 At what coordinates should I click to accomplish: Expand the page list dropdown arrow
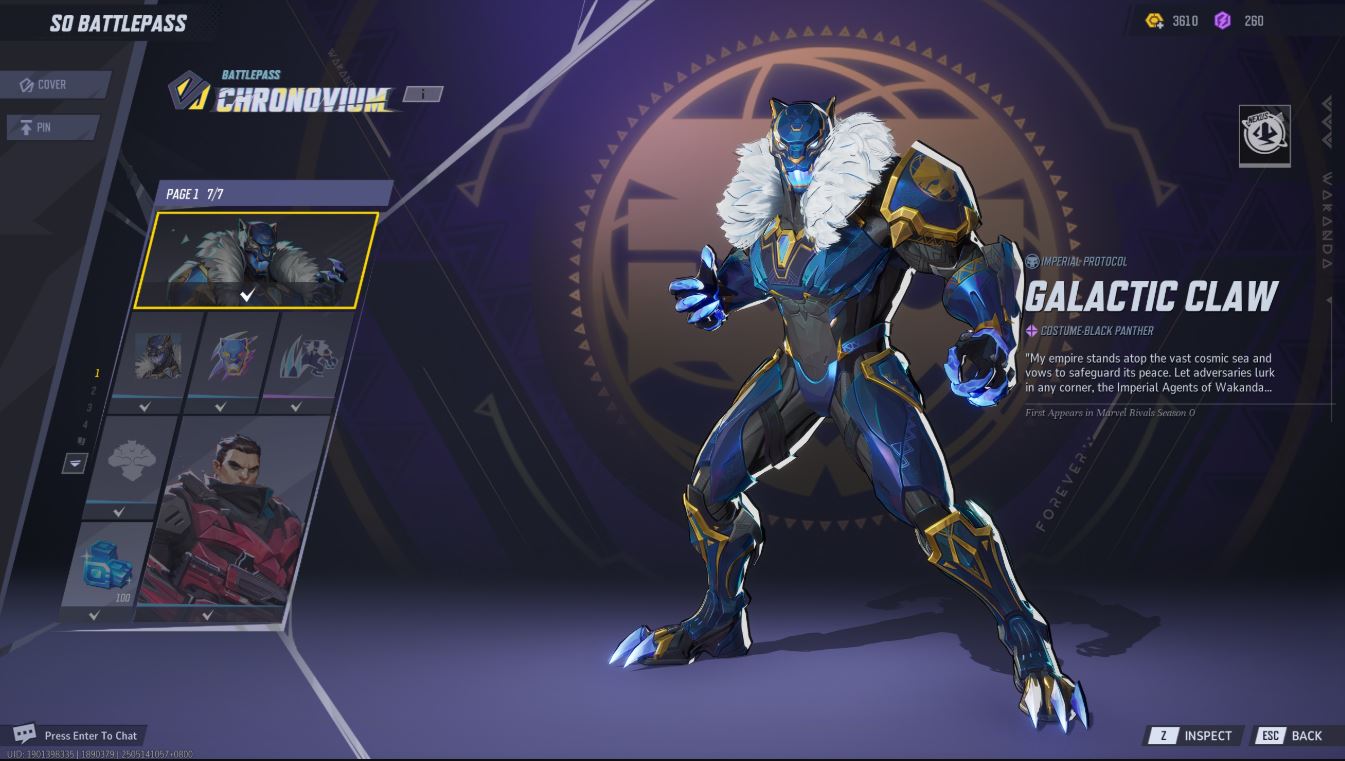coord(75,463)
